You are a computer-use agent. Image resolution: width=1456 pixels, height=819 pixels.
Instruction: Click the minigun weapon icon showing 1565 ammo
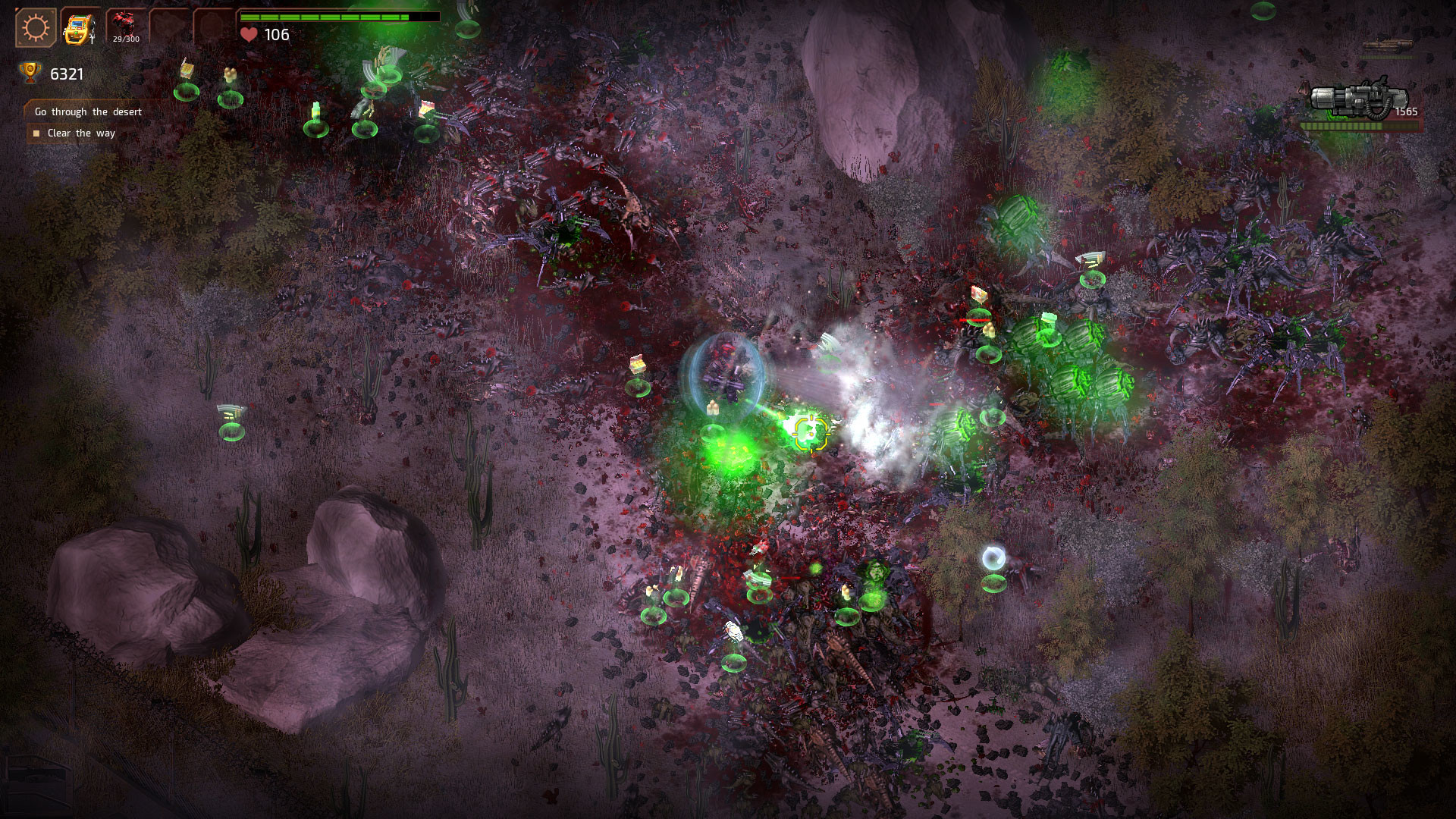[x=1357, y=99]
